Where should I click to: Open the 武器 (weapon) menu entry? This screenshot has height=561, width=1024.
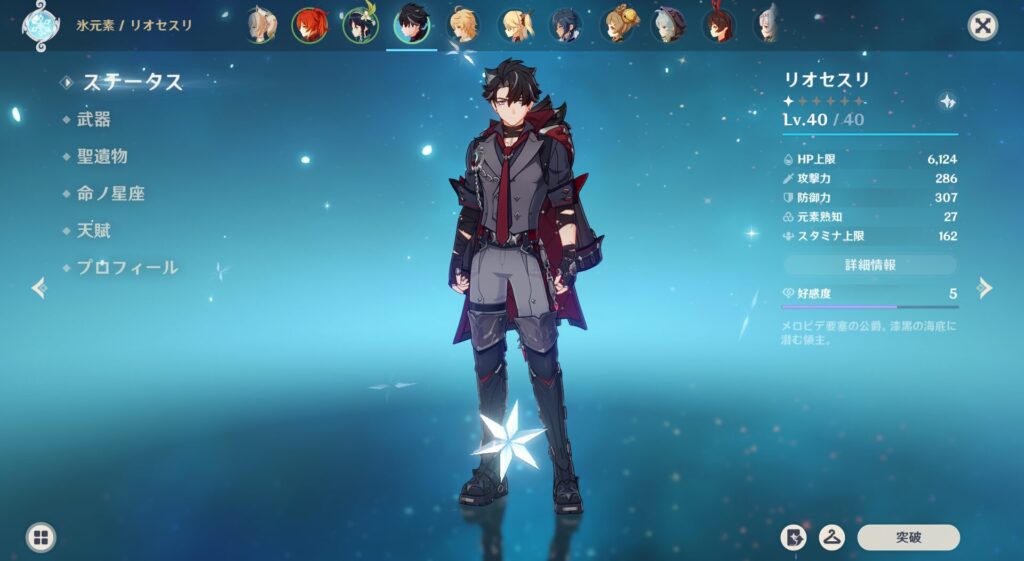click(94, 119)
